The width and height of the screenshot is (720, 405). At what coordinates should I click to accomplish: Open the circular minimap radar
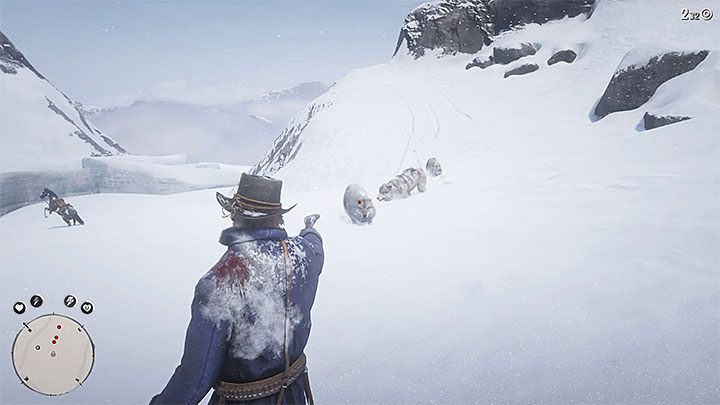click(53, 354)
